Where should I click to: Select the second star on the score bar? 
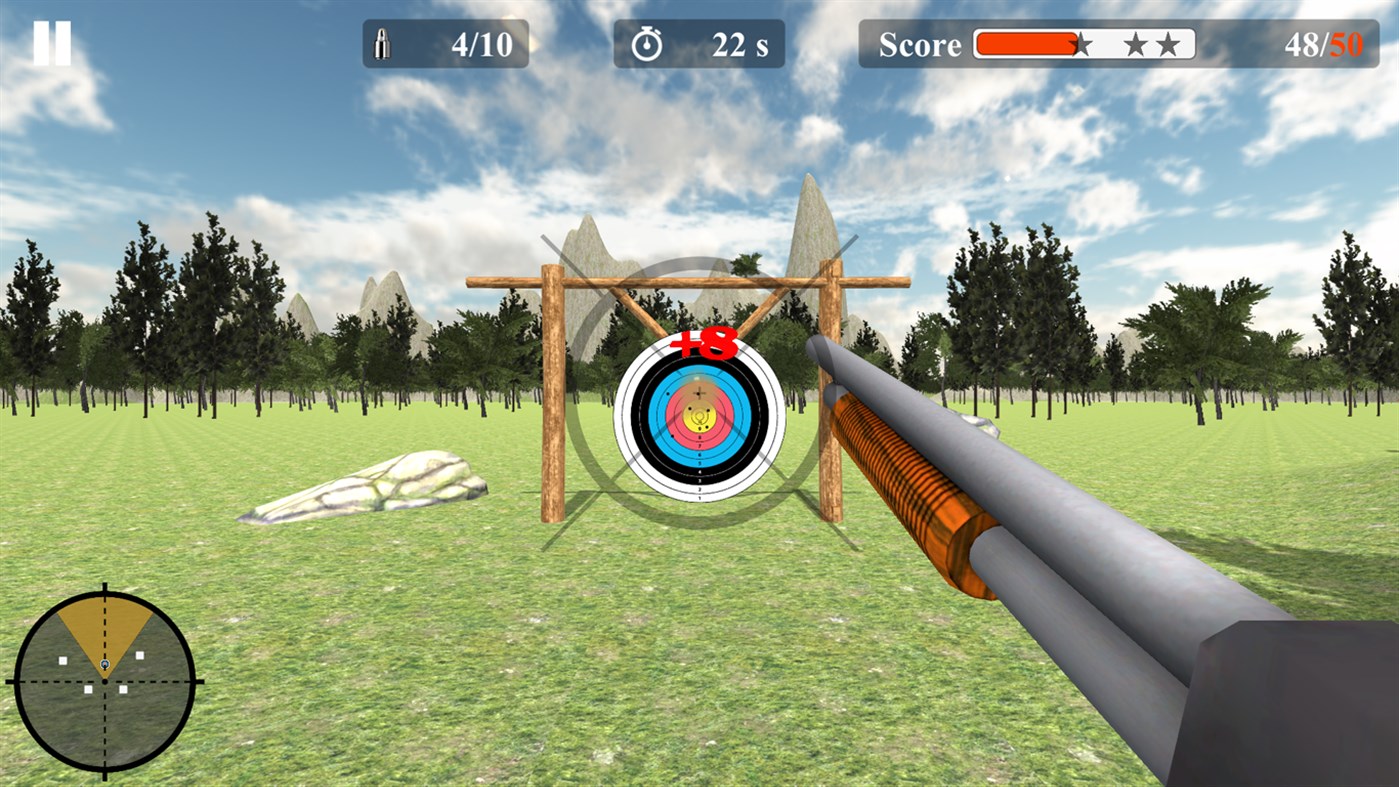click(x=1136, y=44)
